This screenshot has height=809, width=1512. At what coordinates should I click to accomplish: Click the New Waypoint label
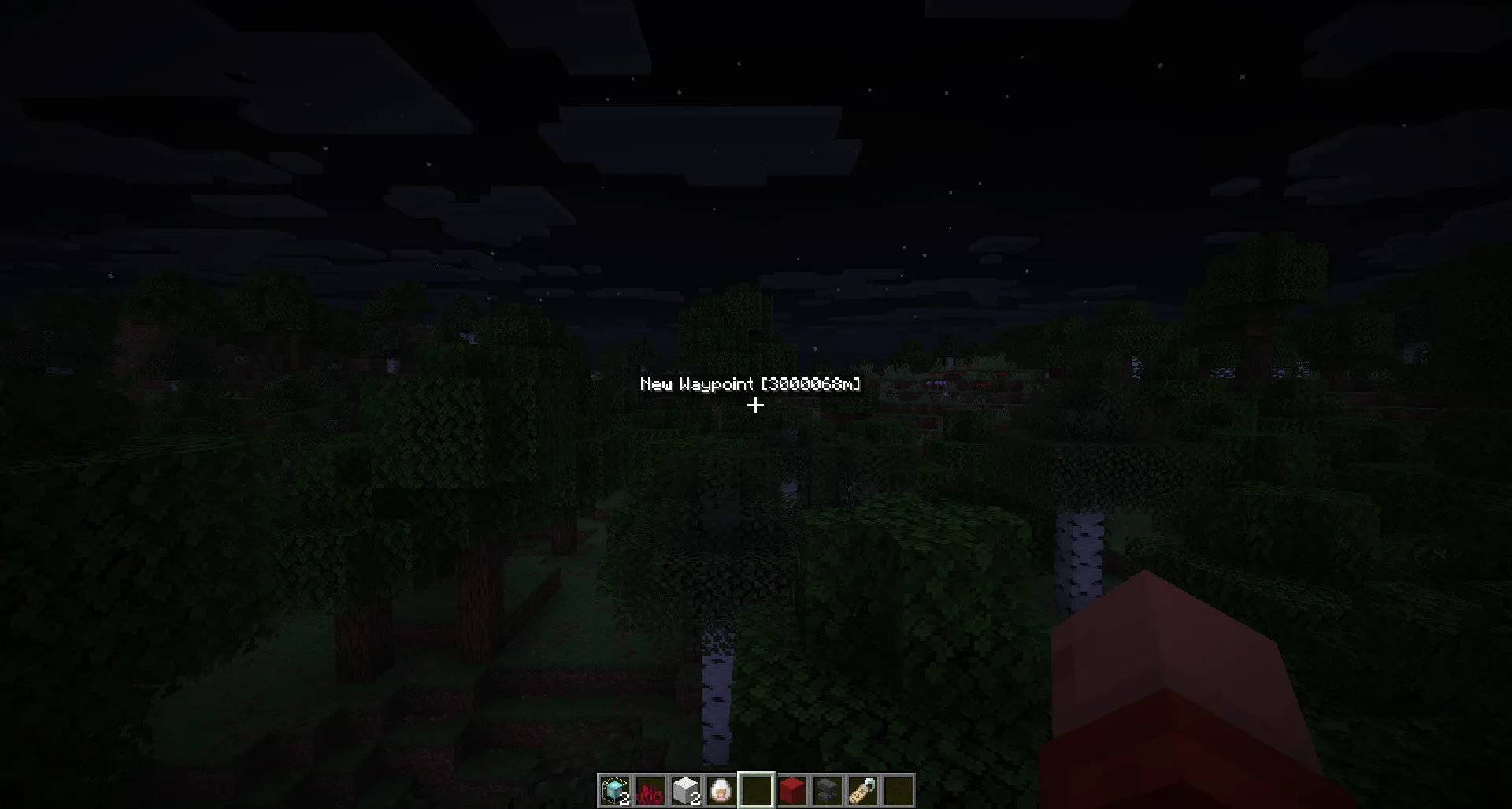697,385
